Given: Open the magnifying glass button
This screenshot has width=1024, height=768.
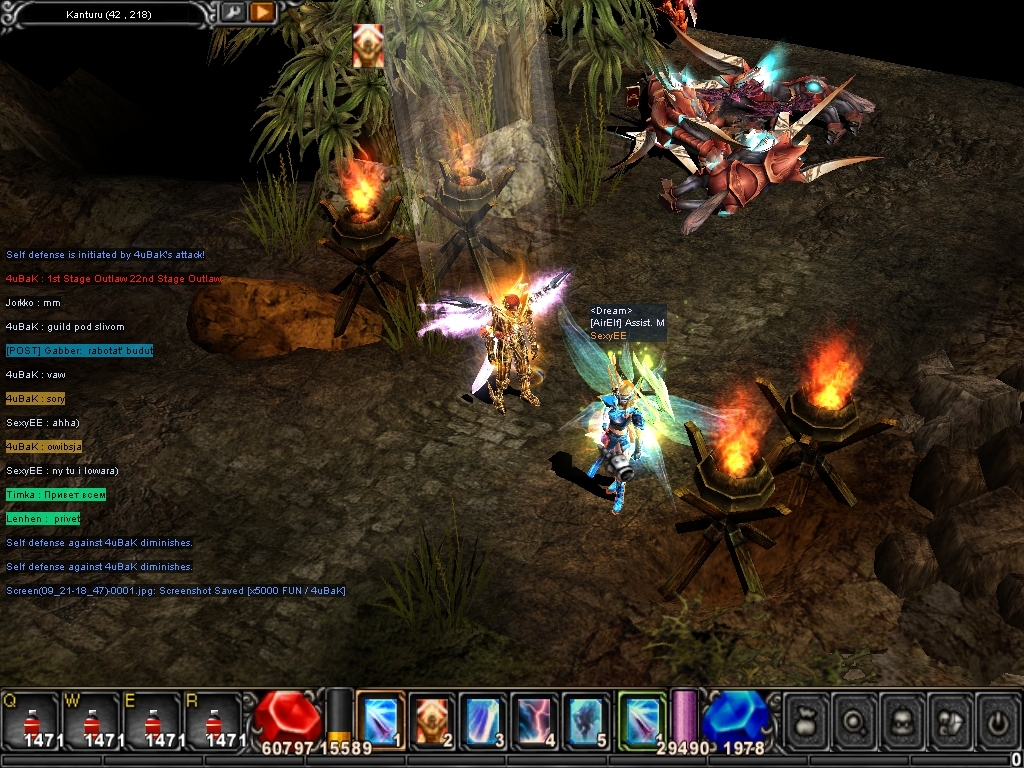Looking at the screenshot, I should point(855,720).
